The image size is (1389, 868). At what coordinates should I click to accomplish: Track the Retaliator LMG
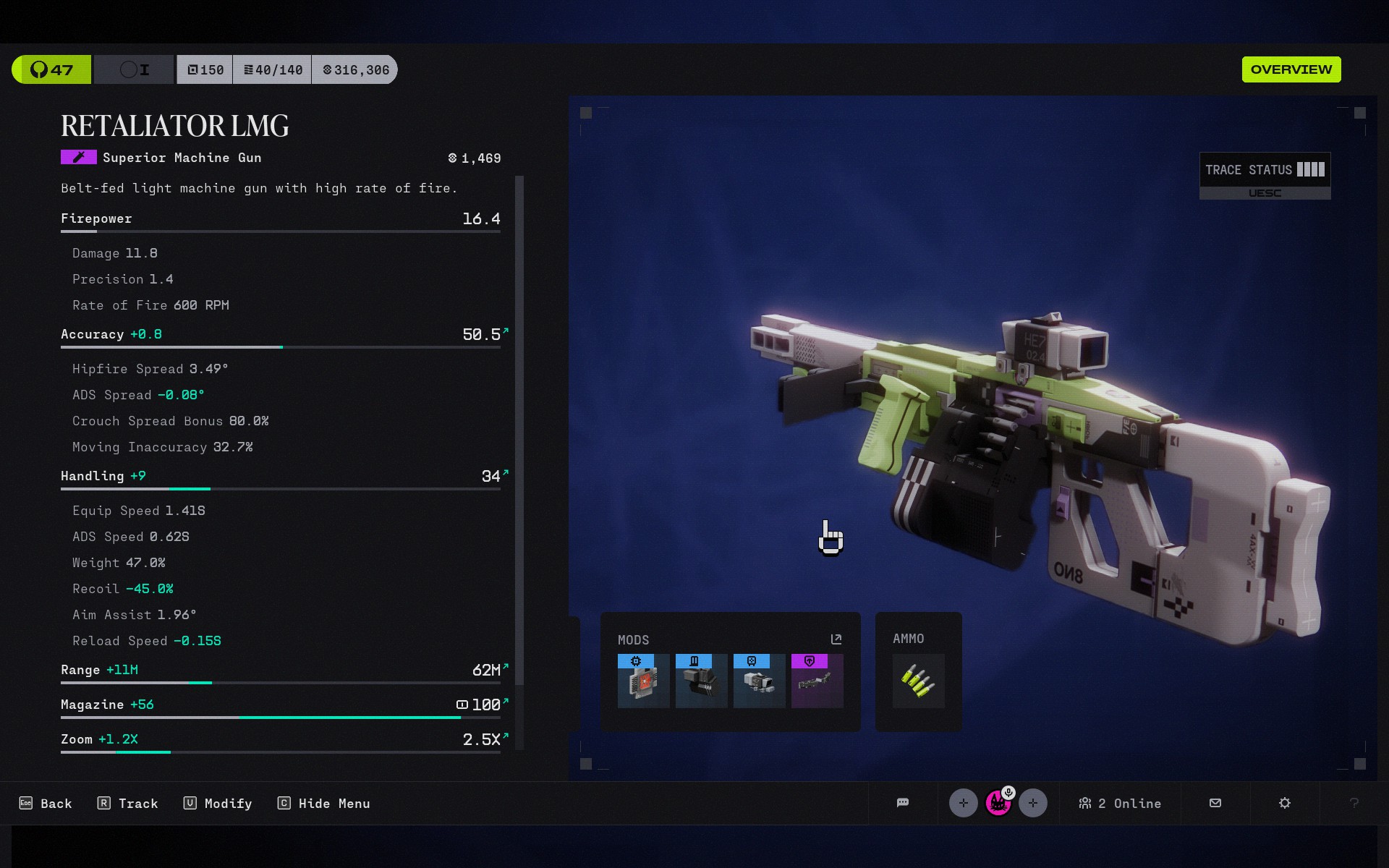(128, 804)
